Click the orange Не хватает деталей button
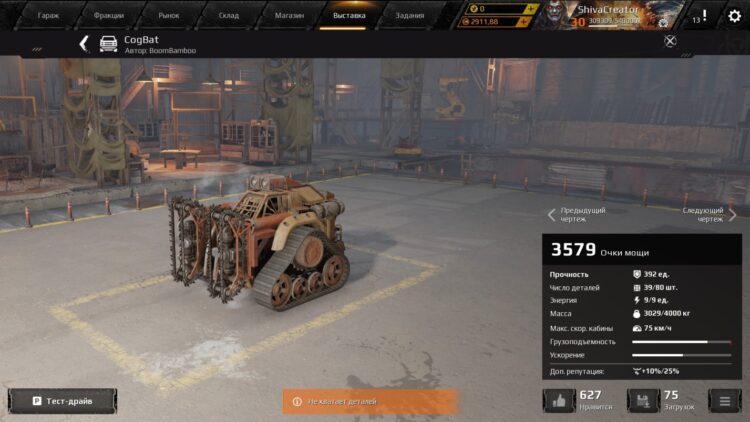This screenshot has height=422, width=750. click(x=370, y=401)
